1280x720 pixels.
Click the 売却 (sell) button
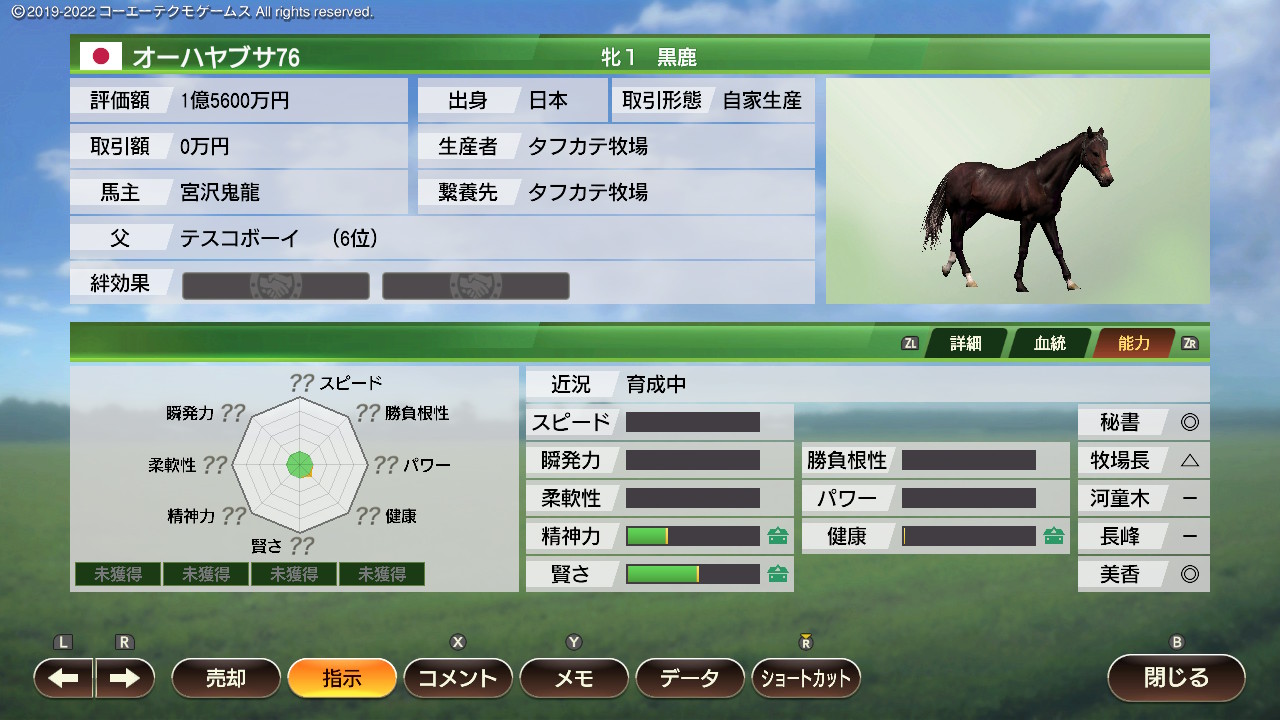pyautogui.click(x=226, y=678)
